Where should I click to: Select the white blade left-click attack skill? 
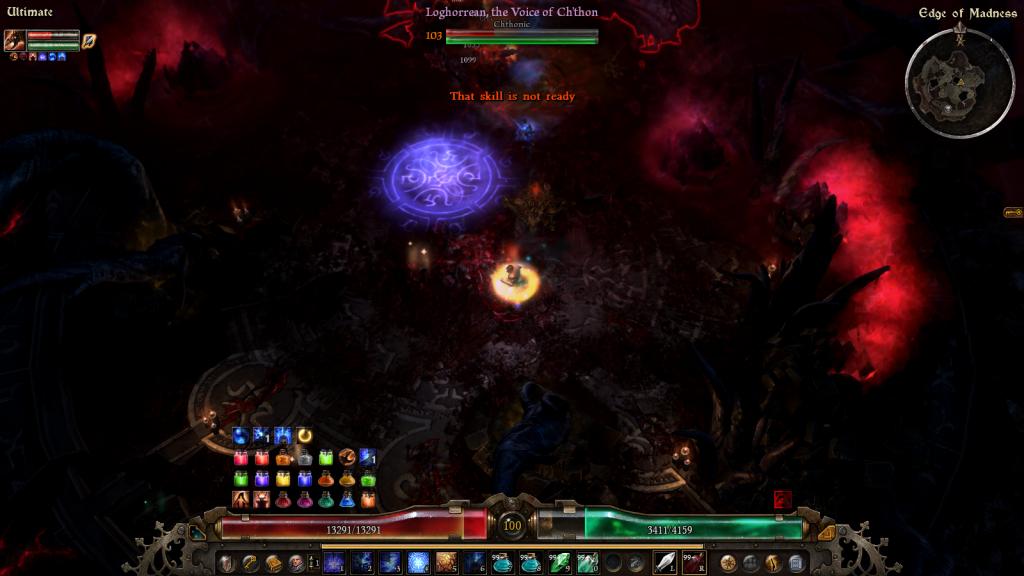[665, 563]
